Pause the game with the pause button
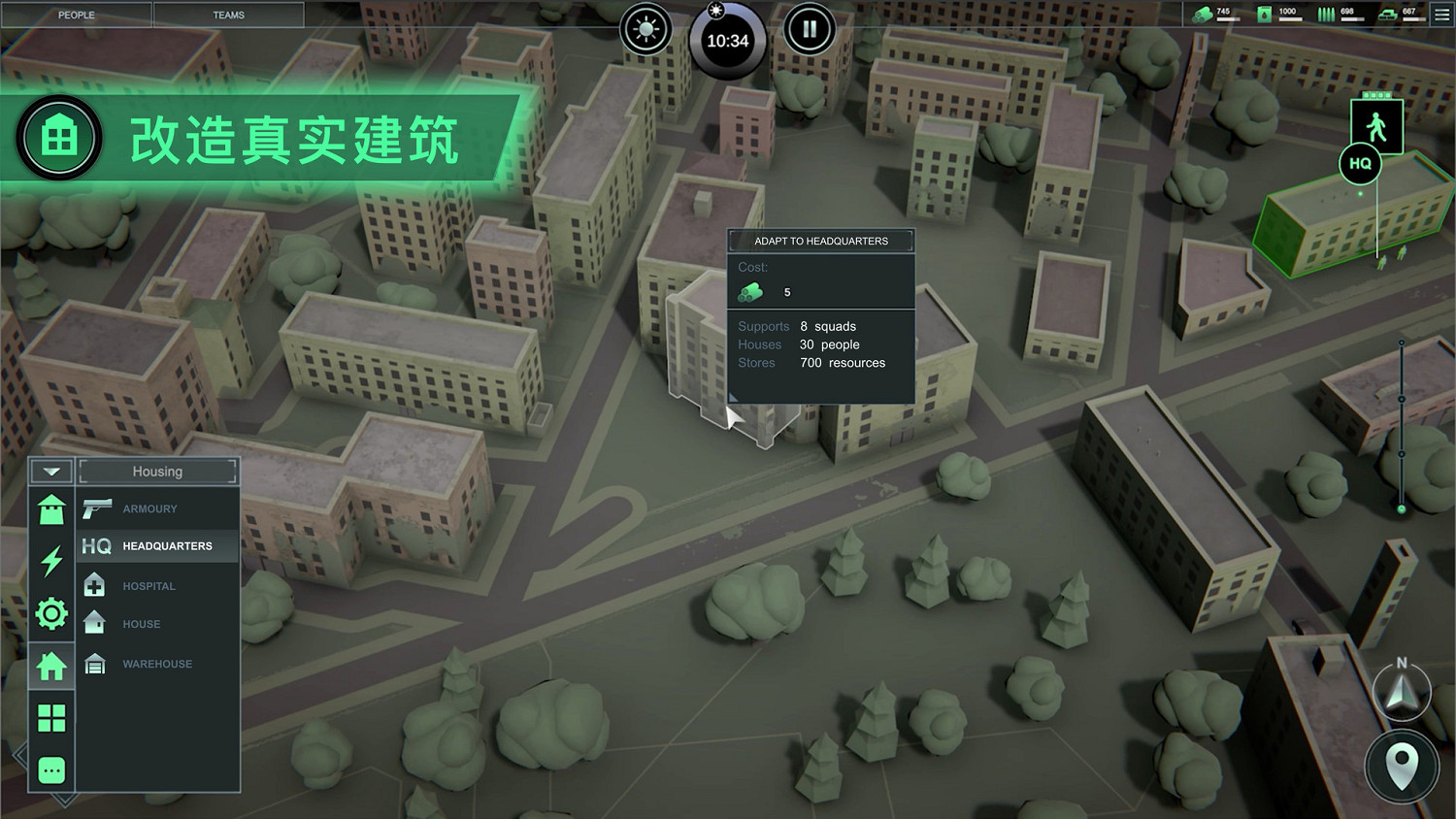The image size is (1456, 819). click(x=811, y=29)
